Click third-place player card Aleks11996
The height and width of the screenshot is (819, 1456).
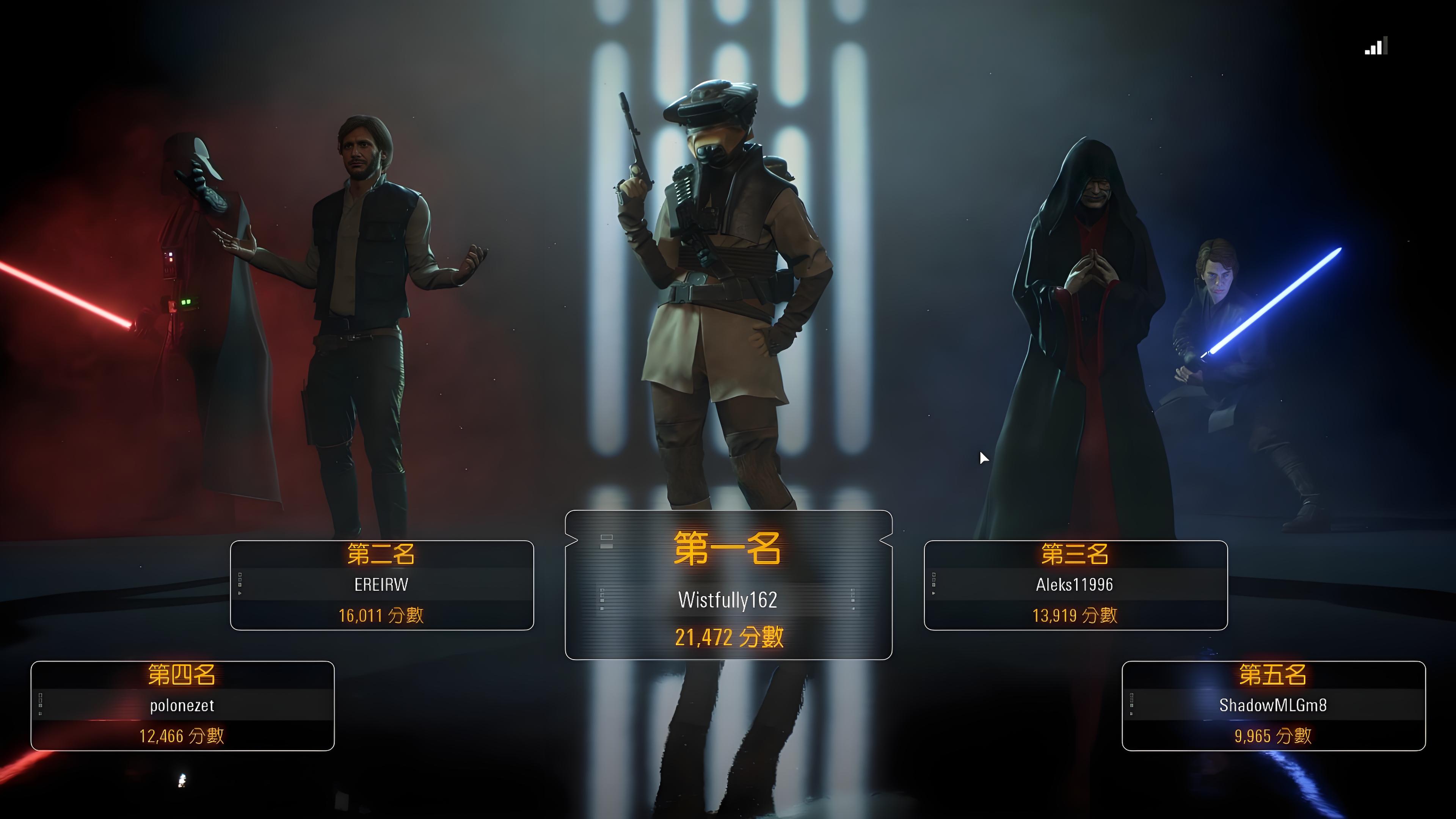coord(1075,585)
